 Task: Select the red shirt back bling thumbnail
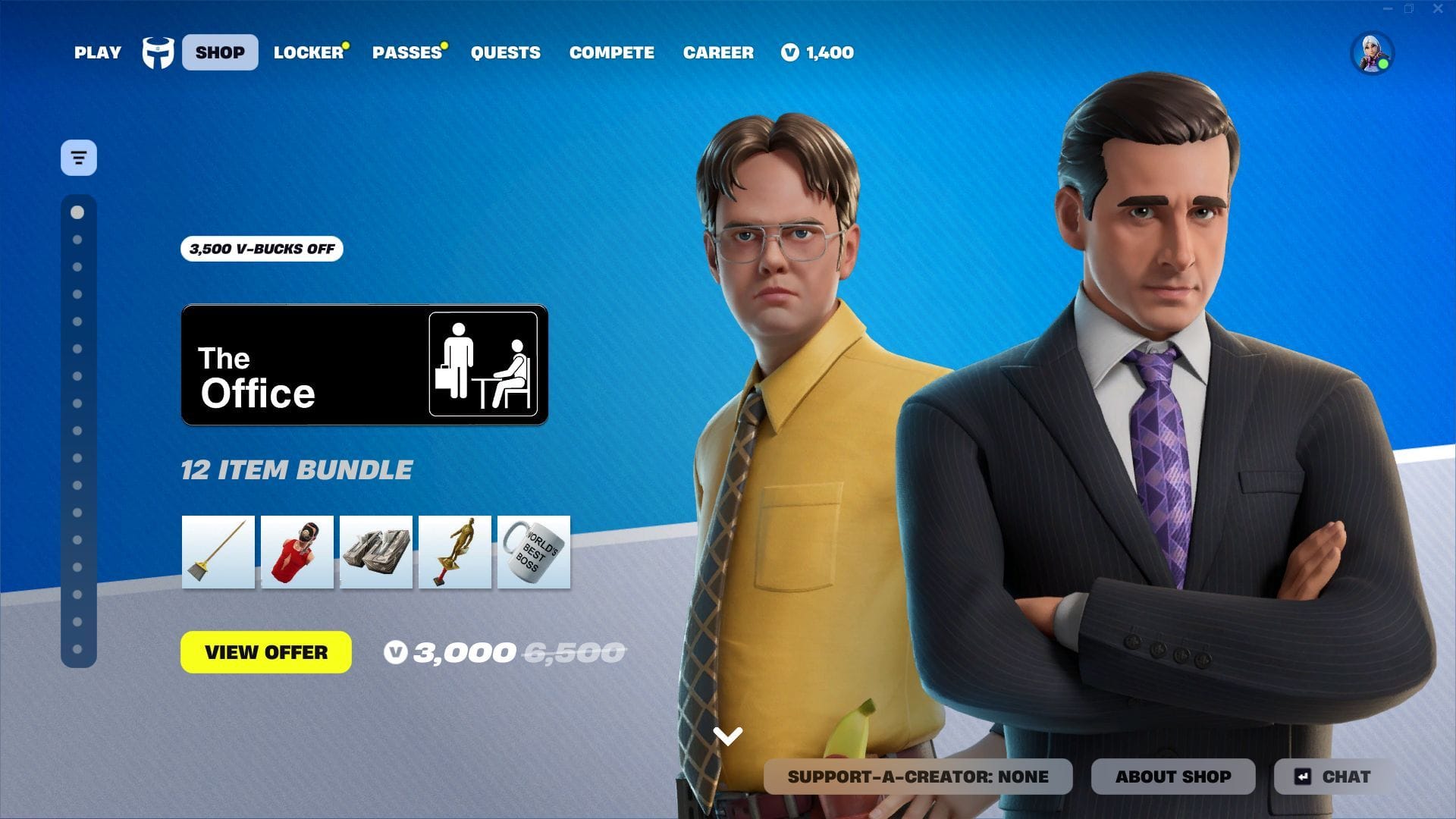click(297, 552)
